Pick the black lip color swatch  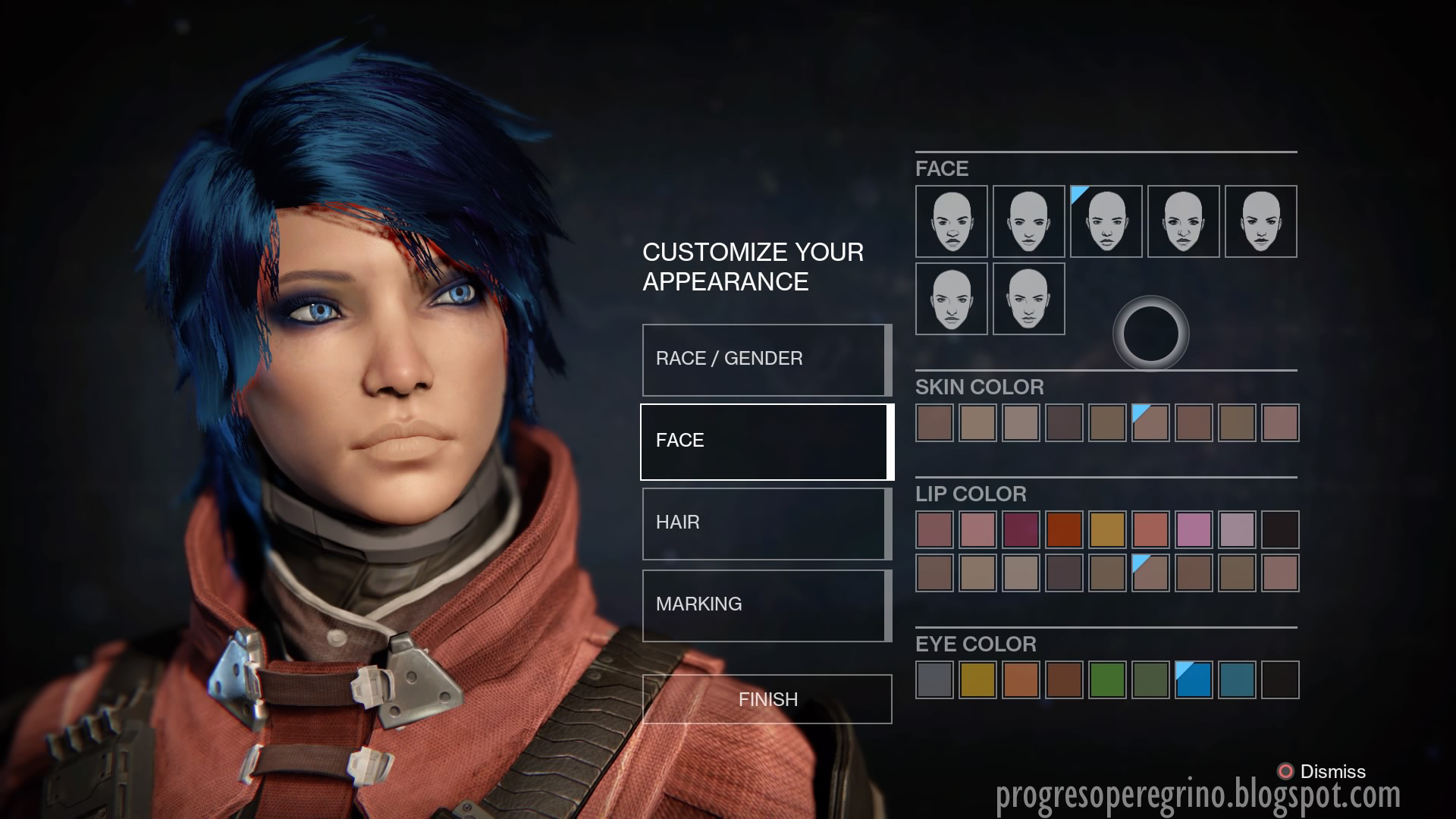[1280, 529]
